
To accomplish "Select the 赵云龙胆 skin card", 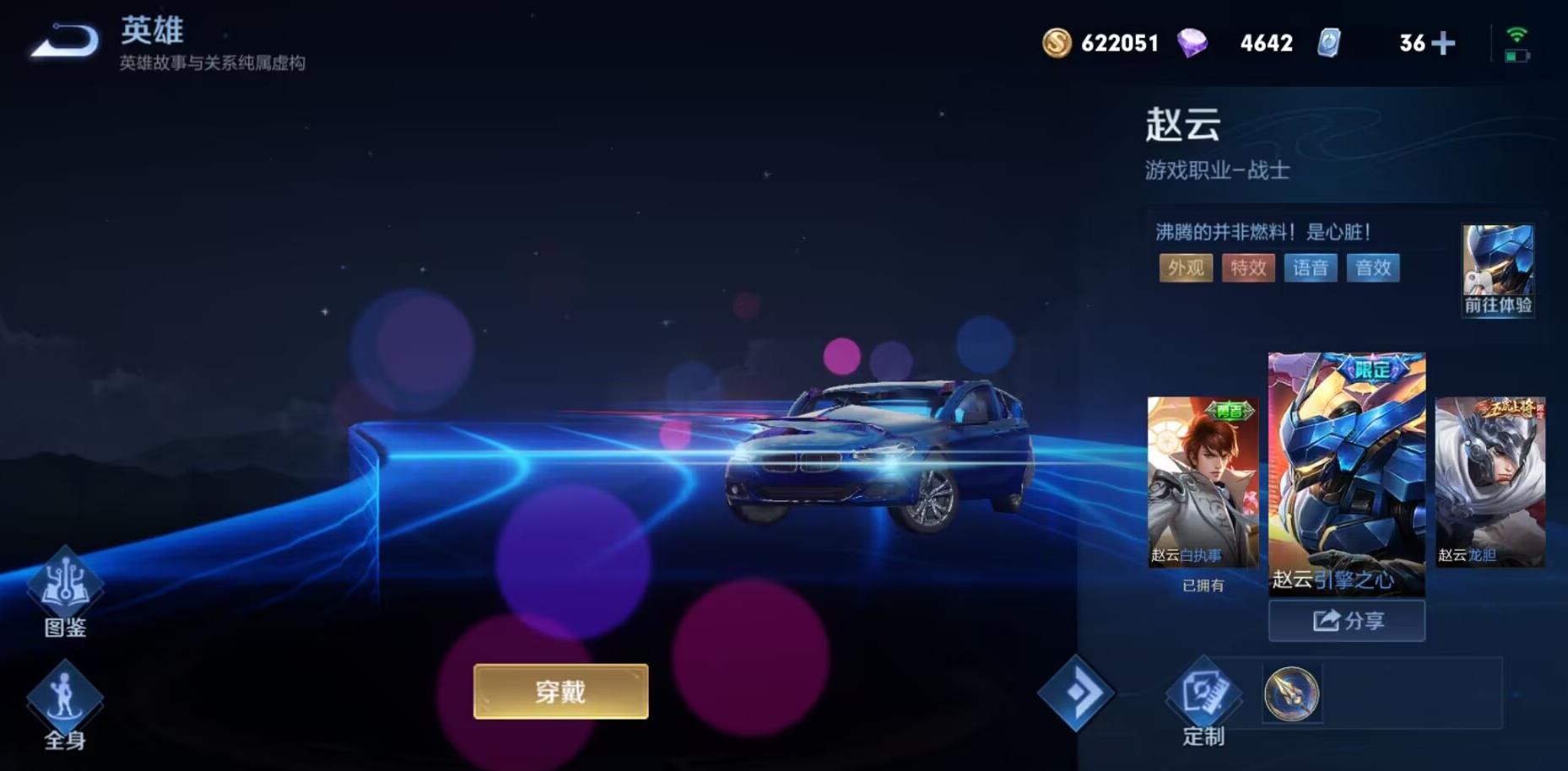I will (1489, 481).
